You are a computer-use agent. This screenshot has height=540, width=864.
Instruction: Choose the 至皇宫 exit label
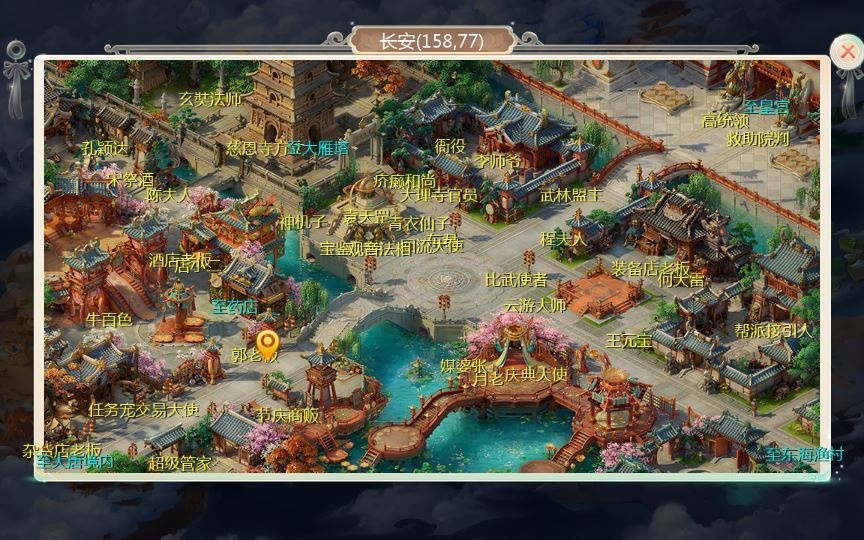(766, 105)
